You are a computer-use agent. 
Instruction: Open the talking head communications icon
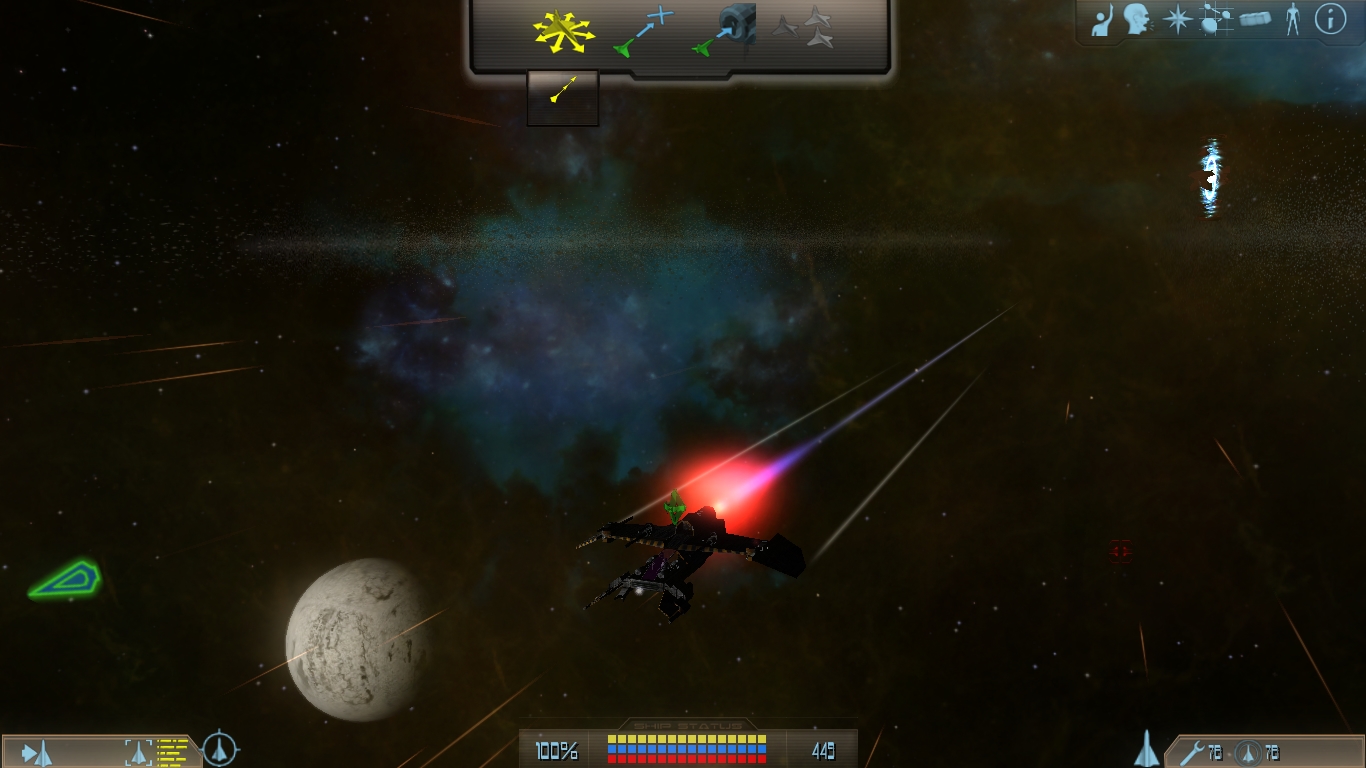tap(1136, 20)
